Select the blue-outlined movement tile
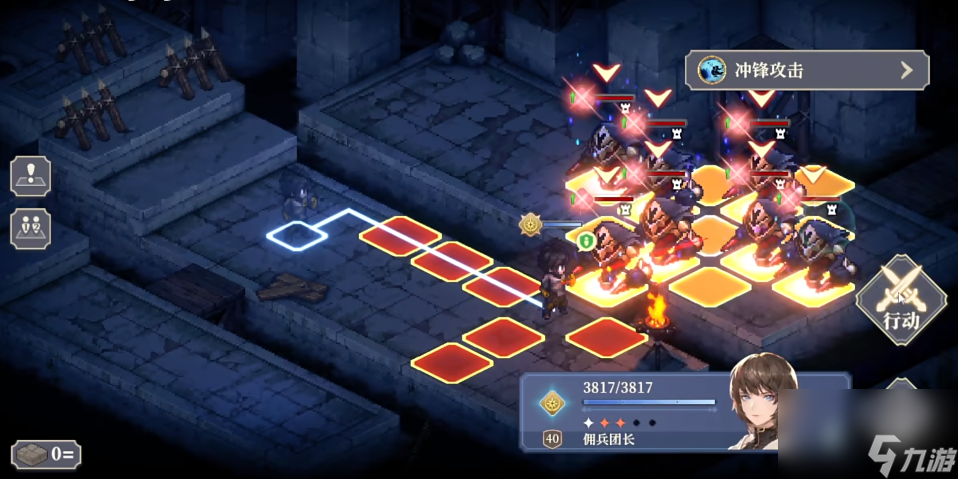The height and width of the screenshot is (479, 958). [x=298, y=236]
